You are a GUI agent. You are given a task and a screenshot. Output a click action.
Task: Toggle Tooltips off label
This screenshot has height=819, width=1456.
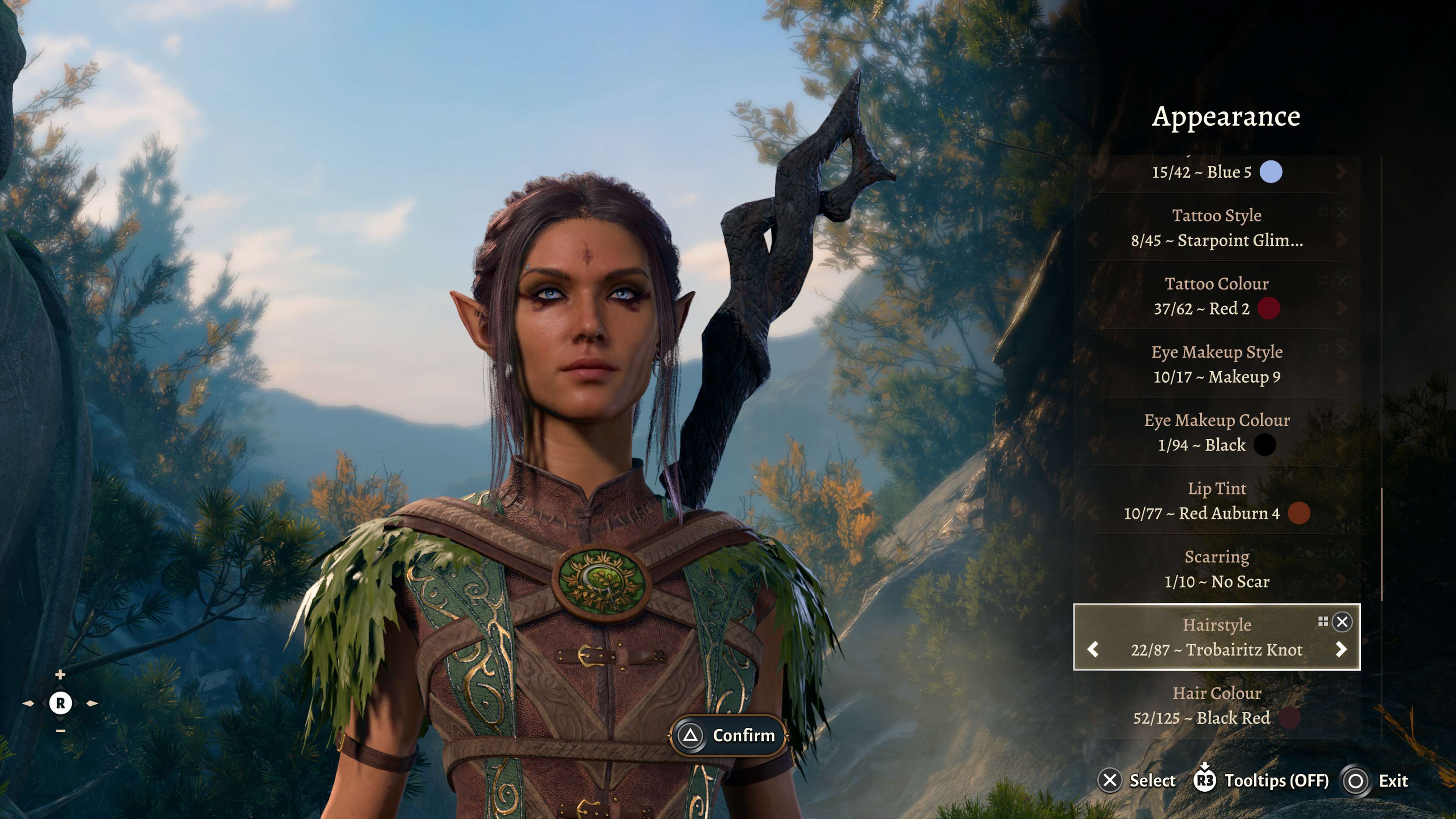coord(1276,781)
